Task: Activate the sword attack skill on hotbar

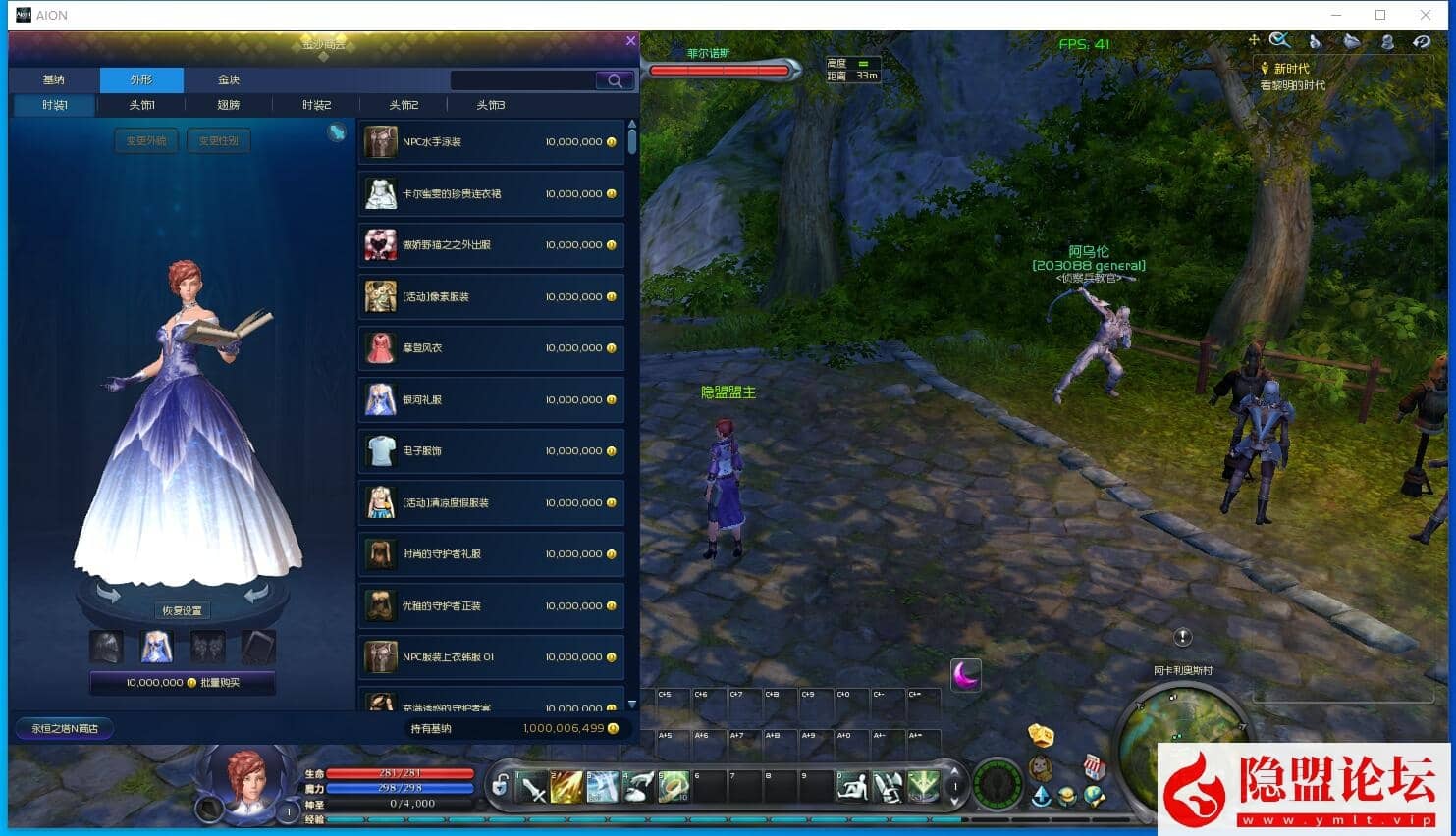Action: 533,786
